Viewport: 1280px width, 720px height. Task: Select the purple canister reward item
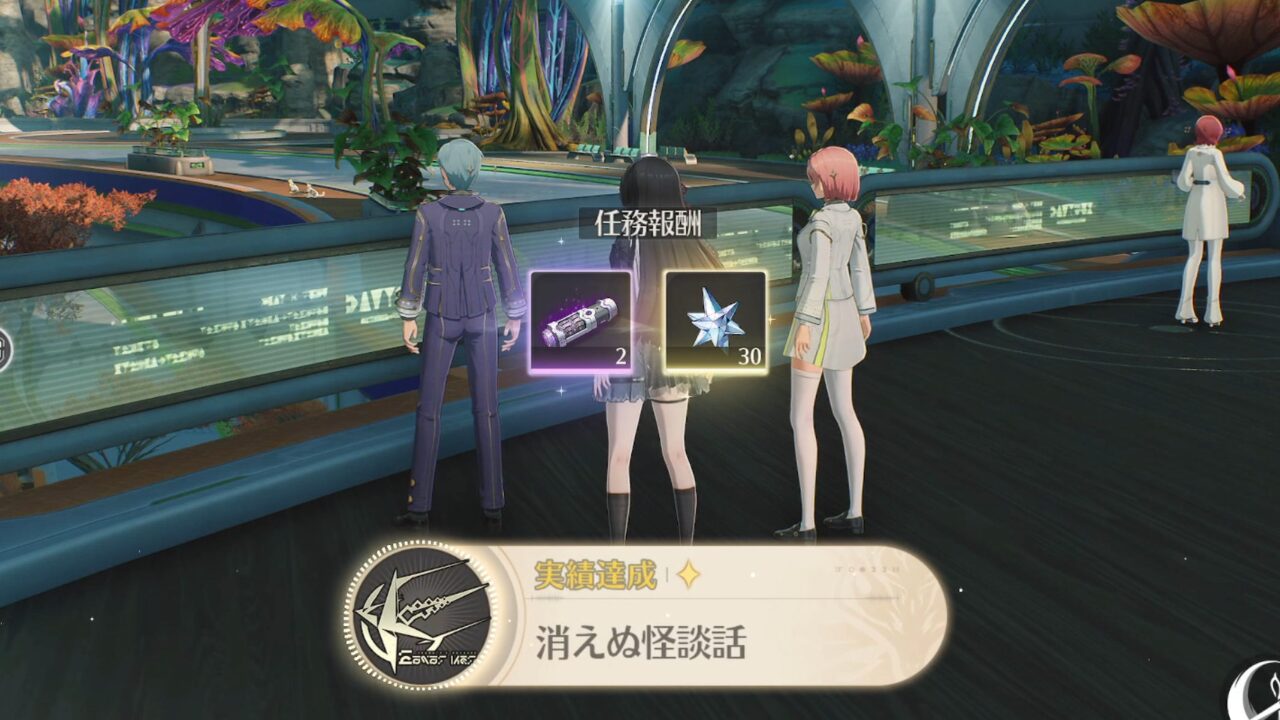(x=581, y=322)
